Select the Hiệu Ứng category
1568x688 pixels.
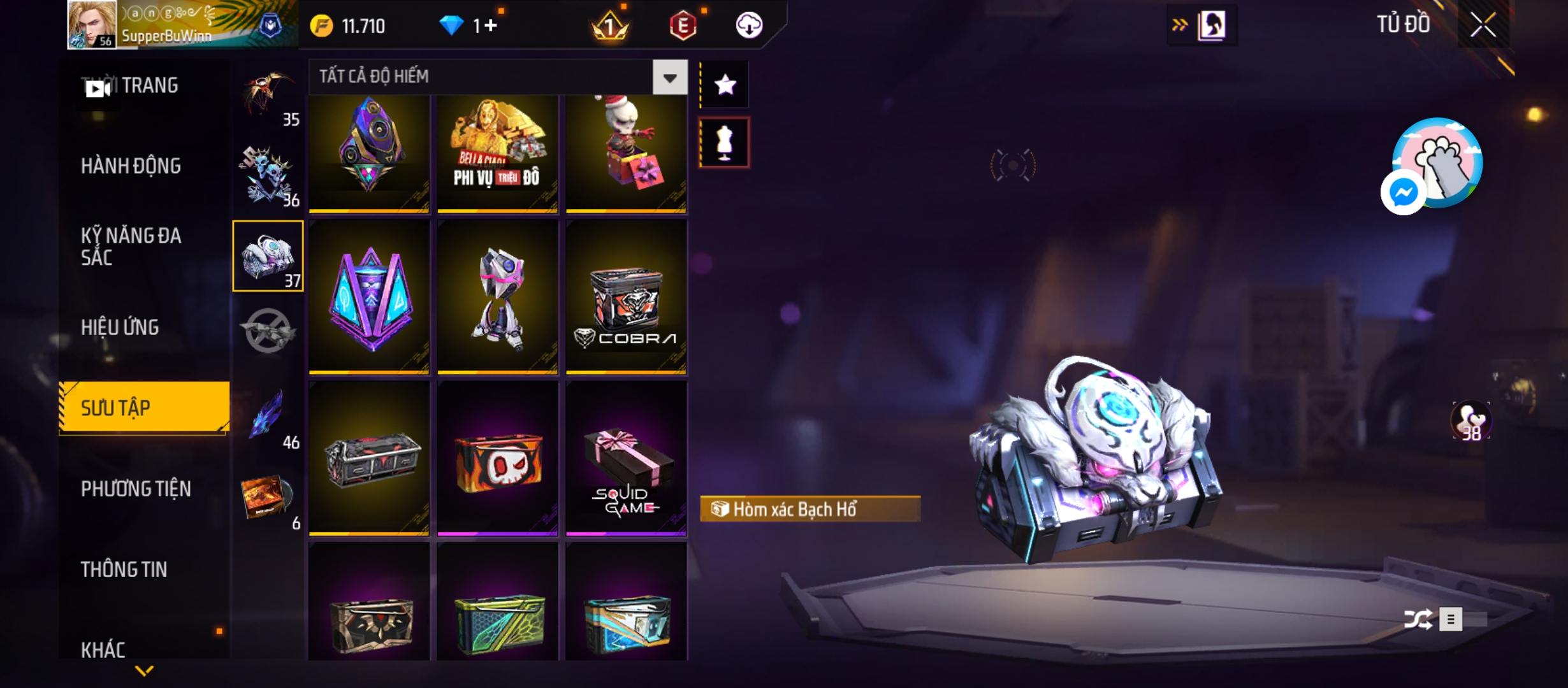coord(120,327)
